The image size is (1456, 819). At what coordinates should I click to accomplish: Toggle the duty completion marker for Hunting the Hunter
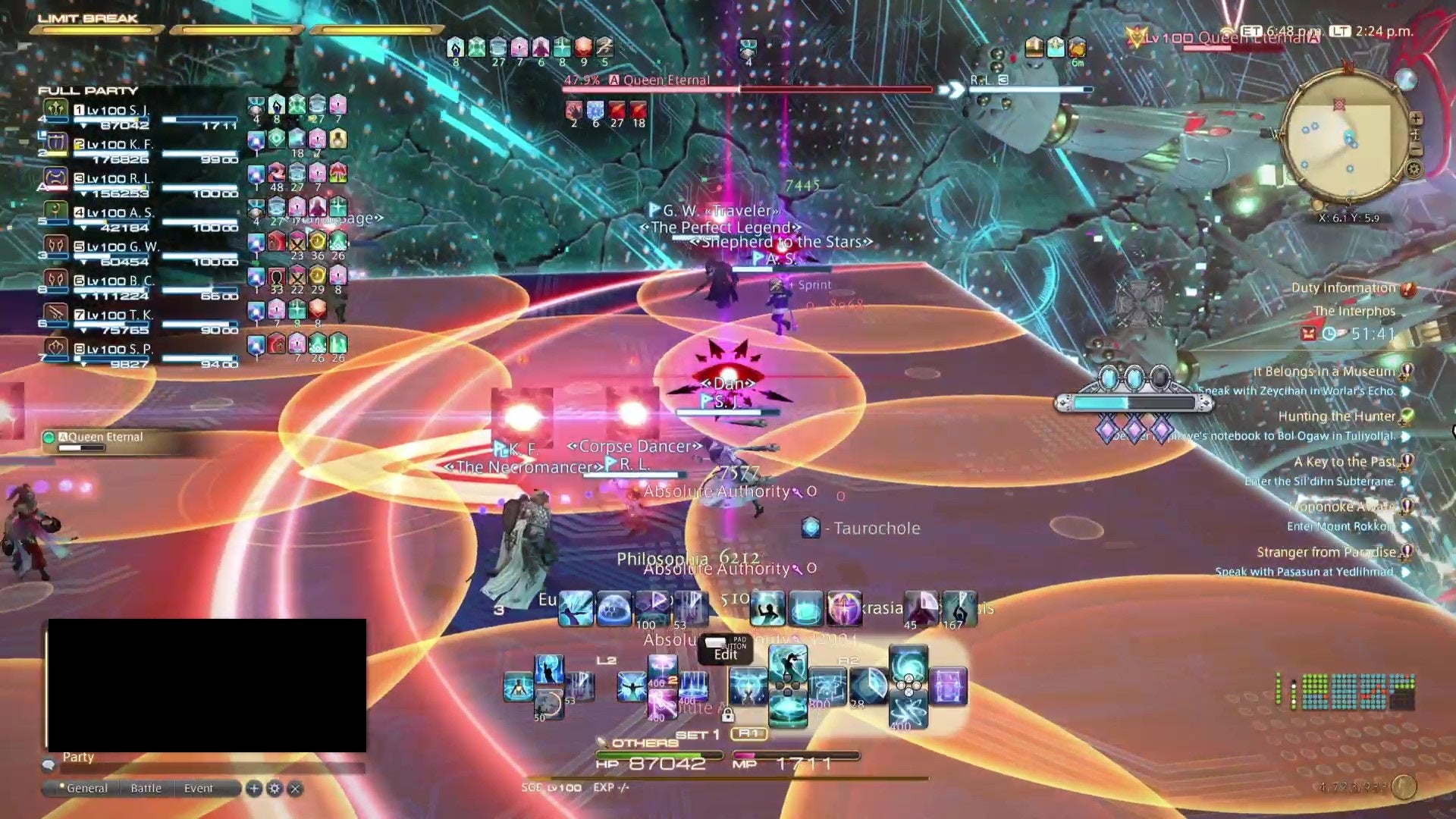click(x=1406, y=416)
